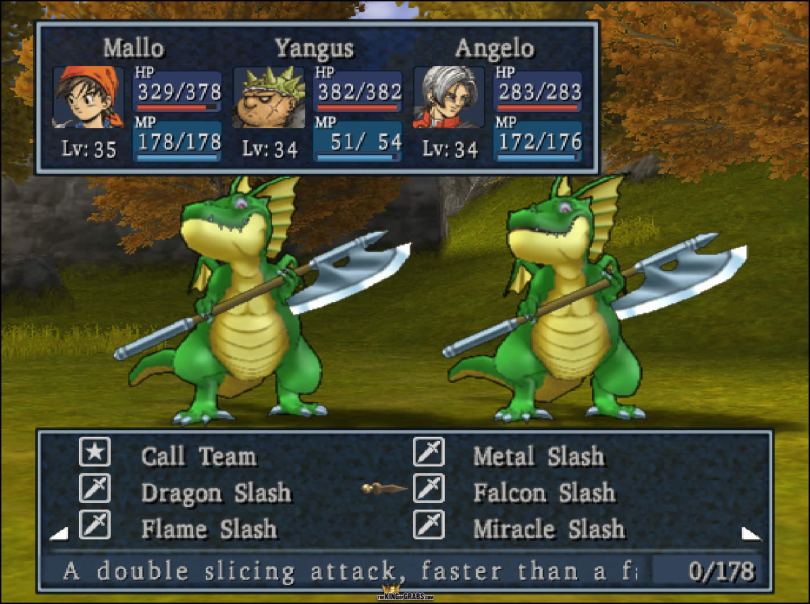Pick Miracle Slash from the menu
The width and height of the screenshot is (810, 604).
click(548, 528)
